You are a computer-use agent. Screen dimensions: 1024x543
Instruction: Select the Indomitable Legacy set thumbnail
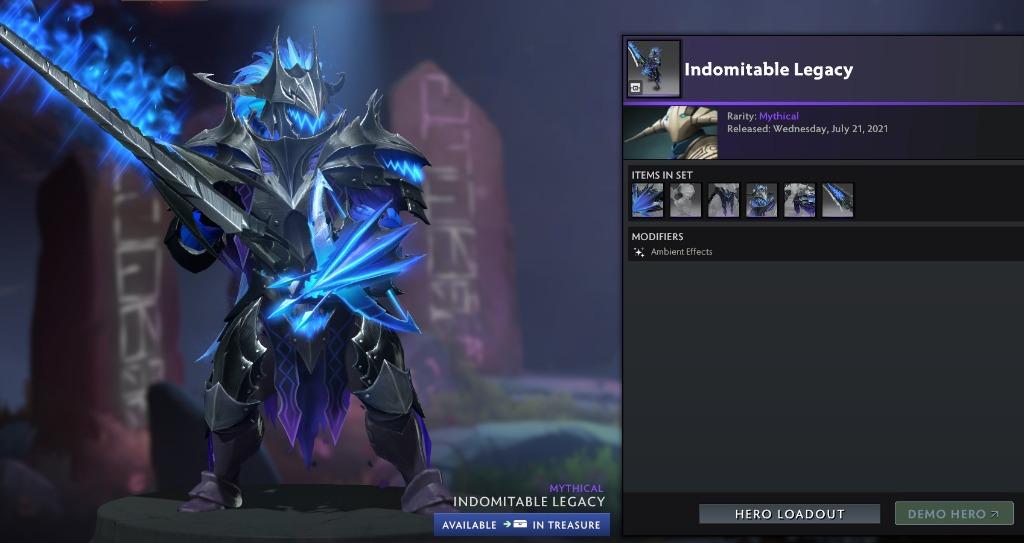pos(654,69)
